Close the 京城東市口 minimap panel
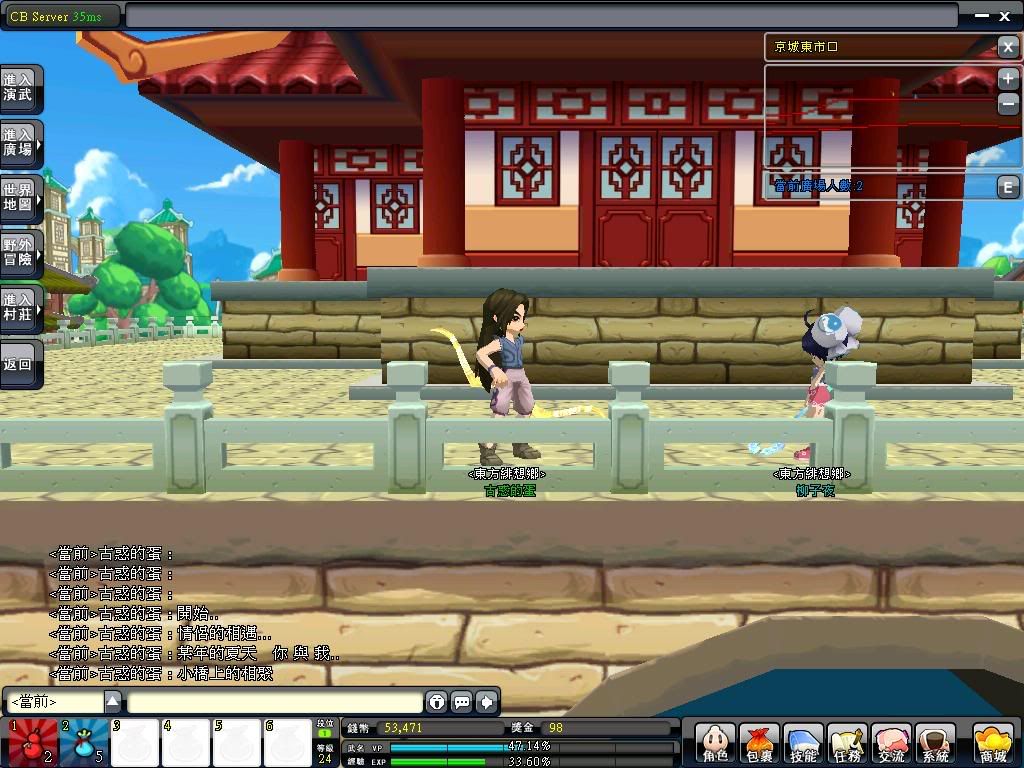1024x768 pixels. [x=1007, y=47]
